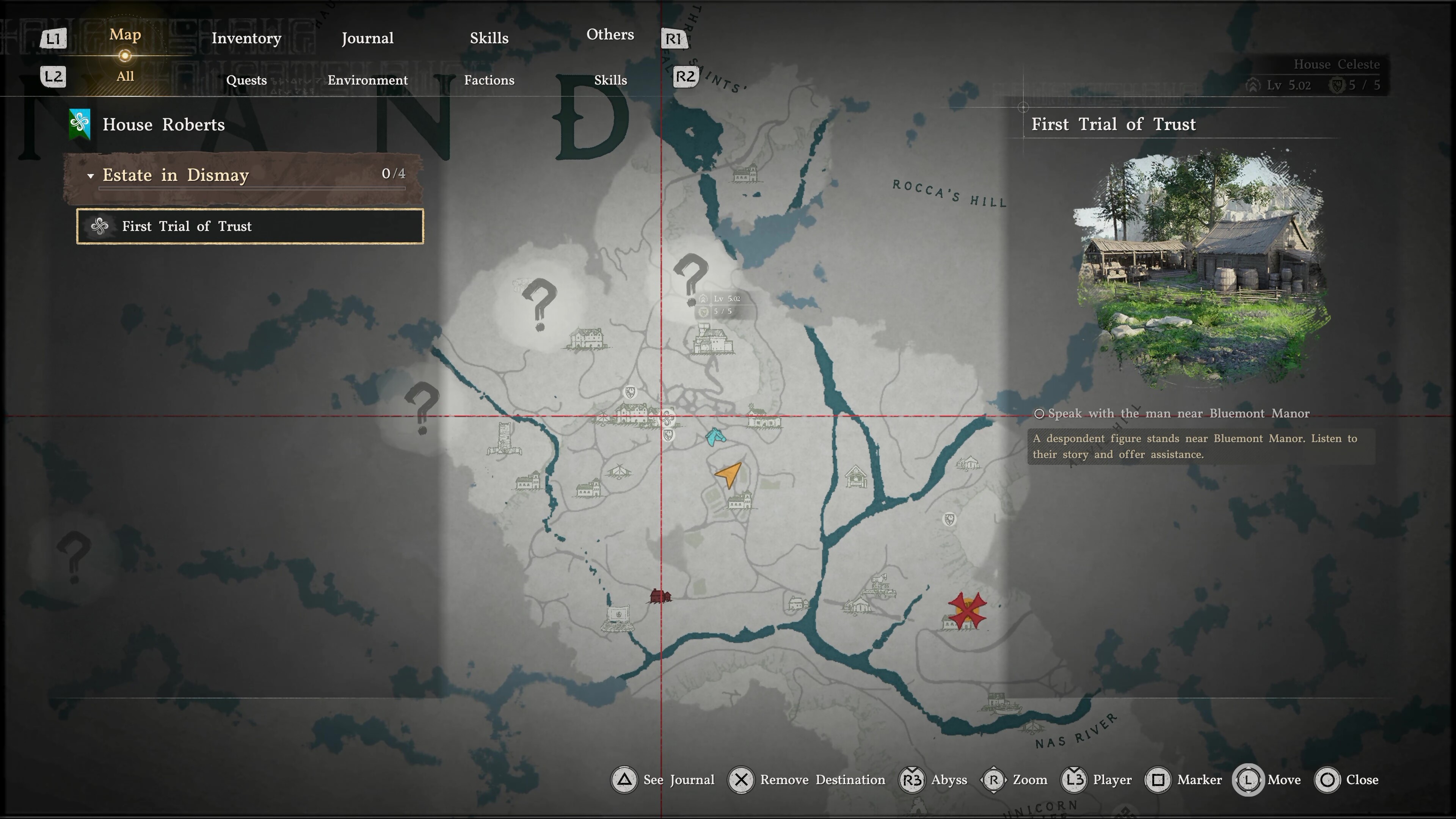Viewport: 1456px width, 819px height.
Task: Switch to the Factions filter
Action: pyautogui.click(x=489, y=80)
